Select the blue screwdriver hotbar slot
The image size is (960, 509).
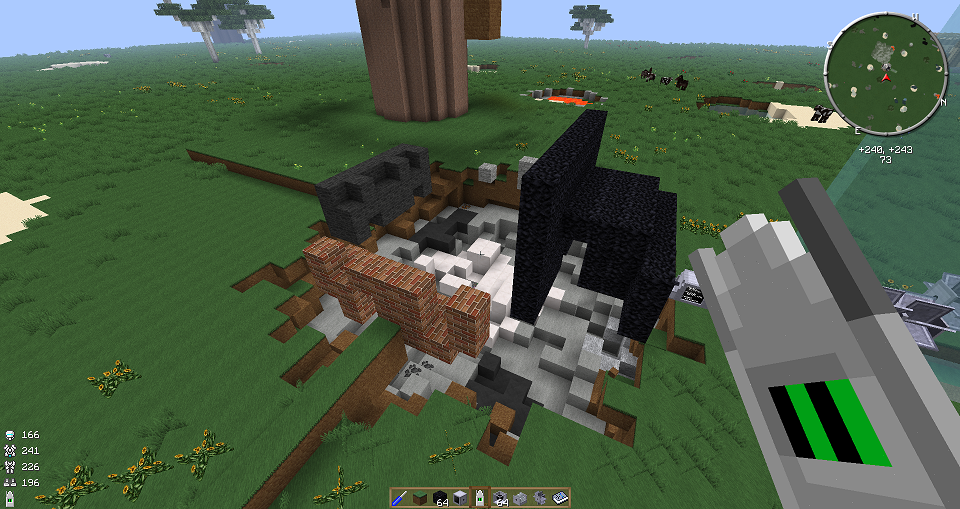[x=399, y=497]
